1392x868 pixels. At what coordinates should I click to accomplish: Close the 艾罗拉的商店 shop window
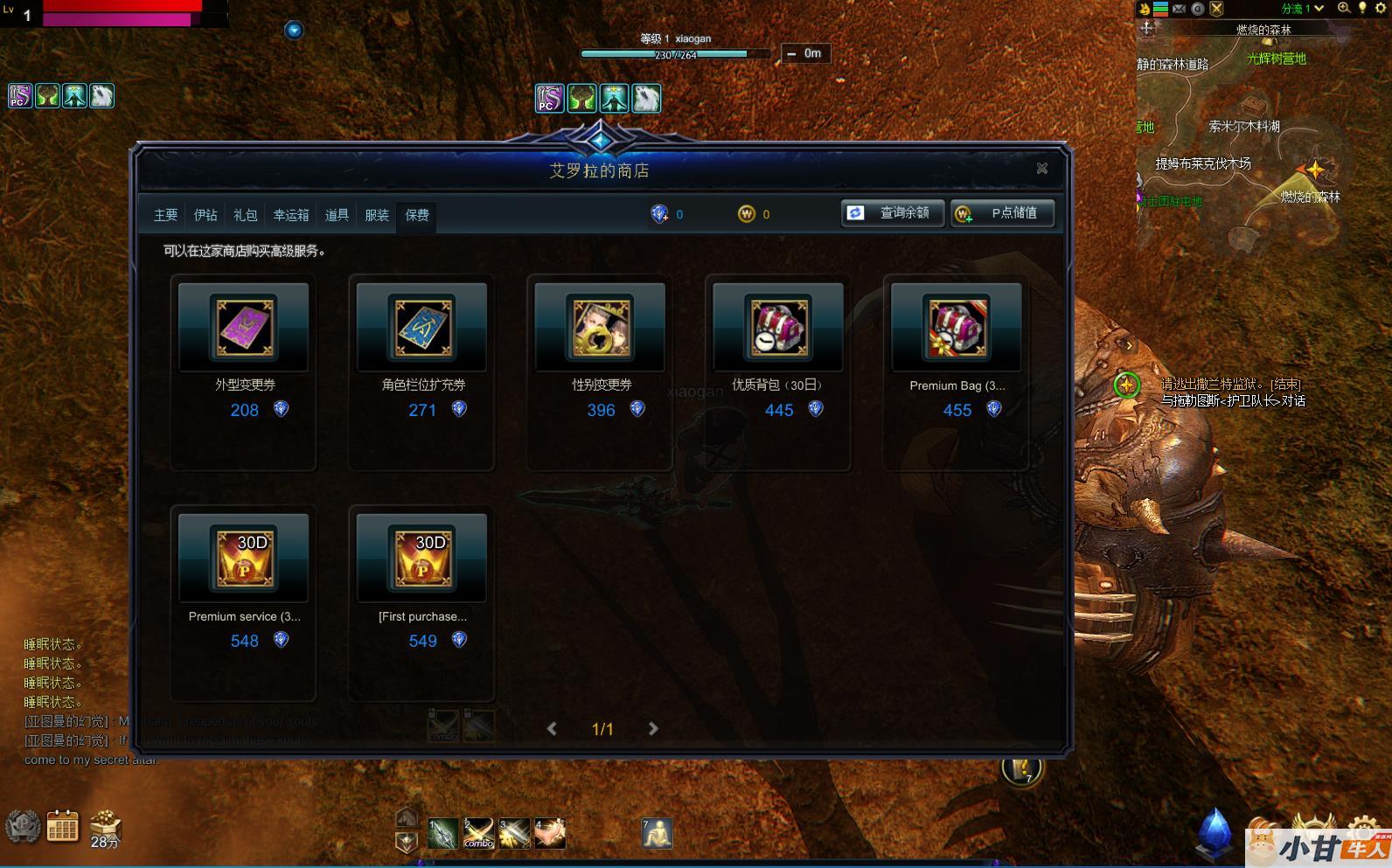pos(1041,169)
